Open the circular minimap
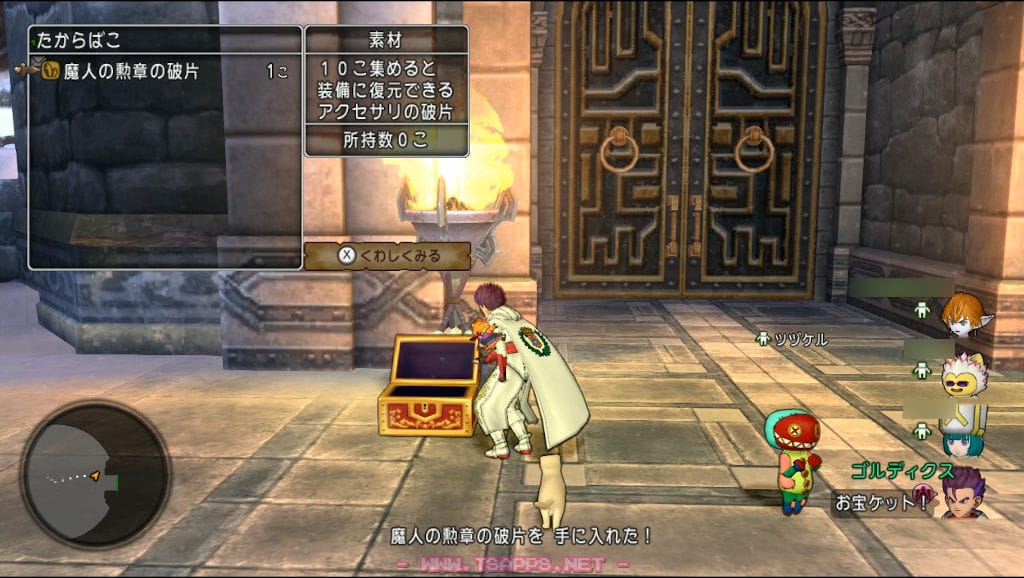The height and width of the screenshot is (578, 1024). click(x=96, y=473)
